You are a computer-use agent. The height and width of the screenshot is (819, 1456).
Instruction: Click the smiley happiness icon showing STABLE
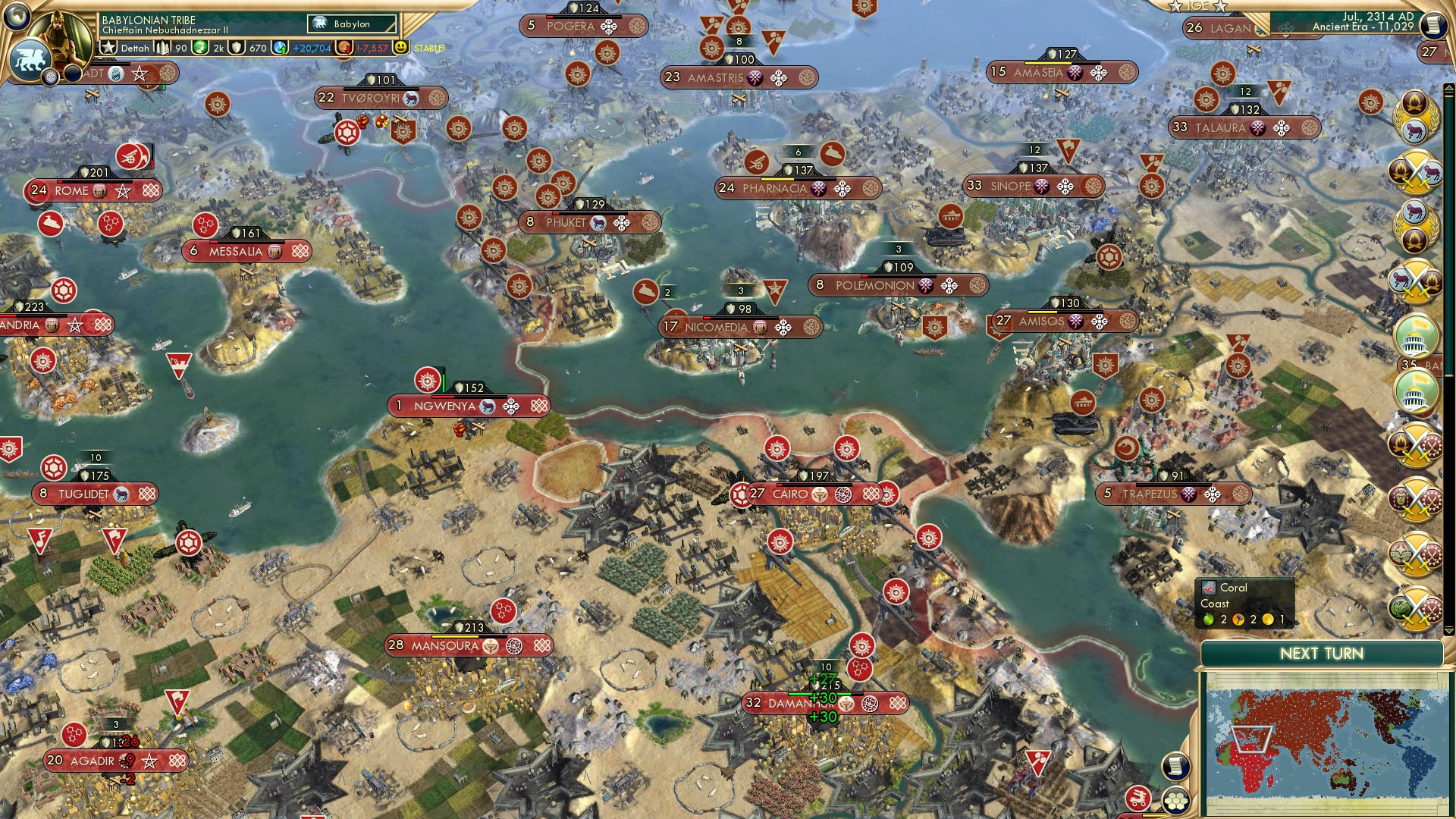click(400, 48)
